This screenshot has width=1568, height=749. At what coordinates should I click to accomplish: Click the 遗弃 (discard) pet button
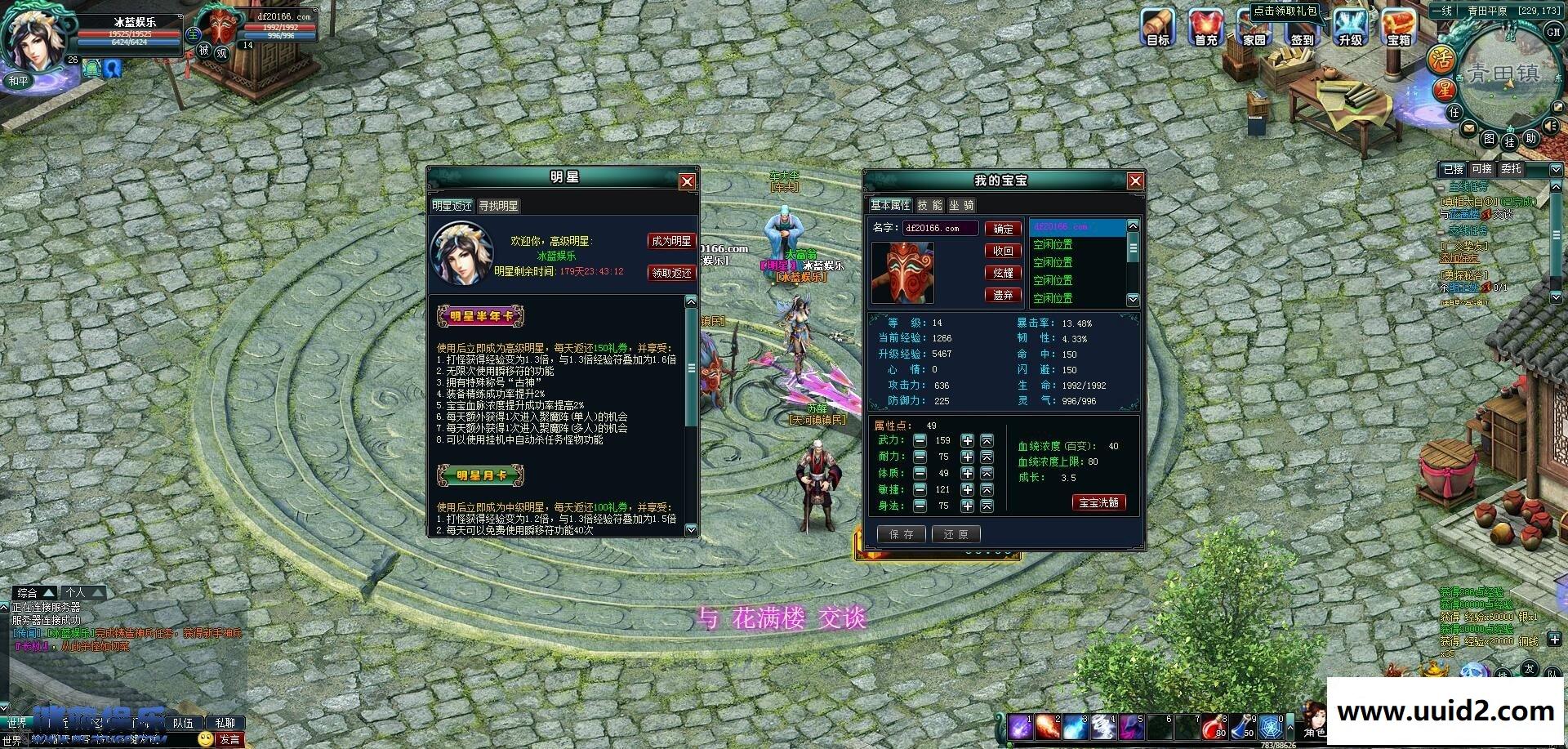(x=1002, y=294)
